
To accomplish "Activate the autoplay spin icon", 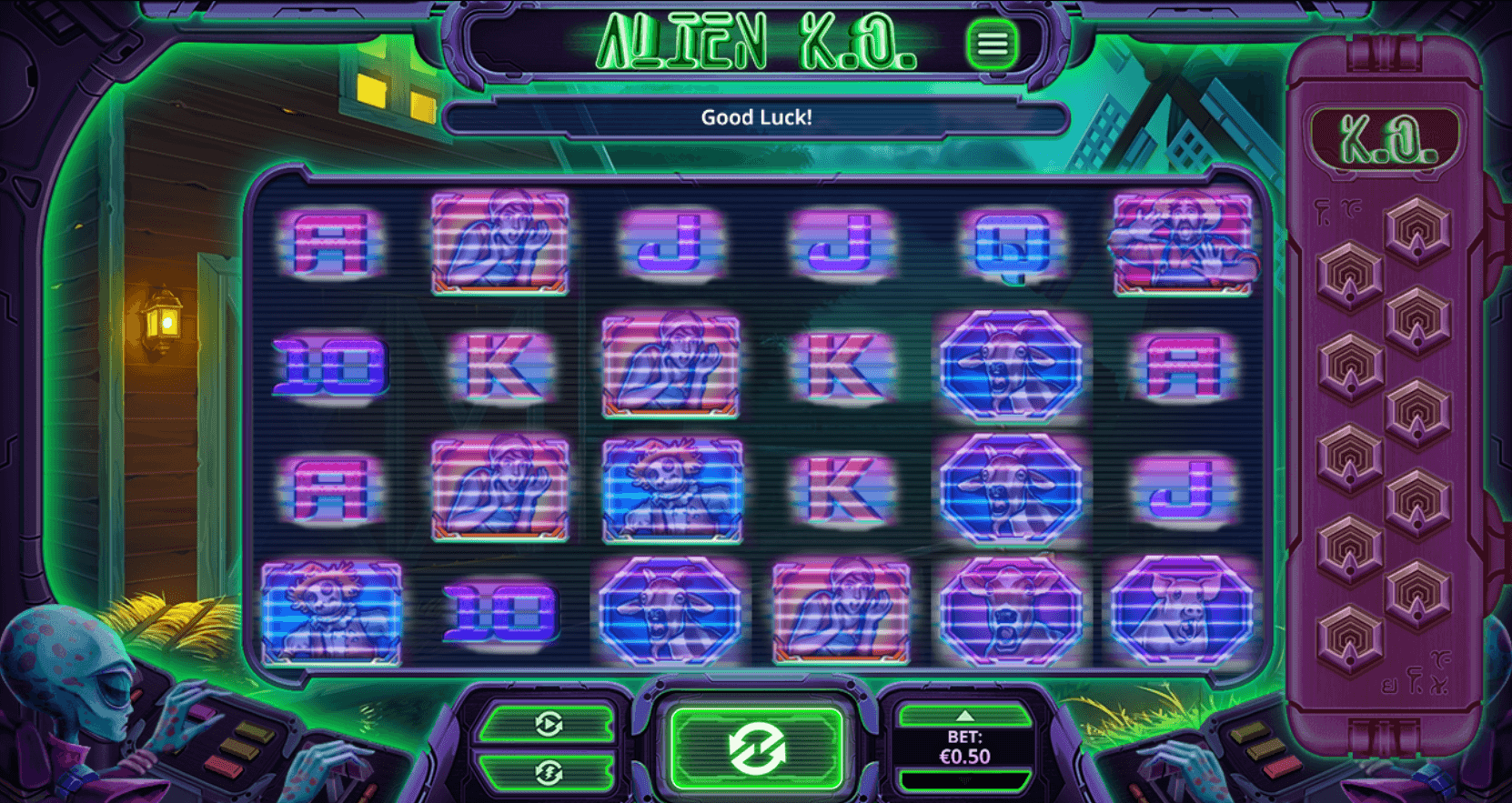I will 547,723.
